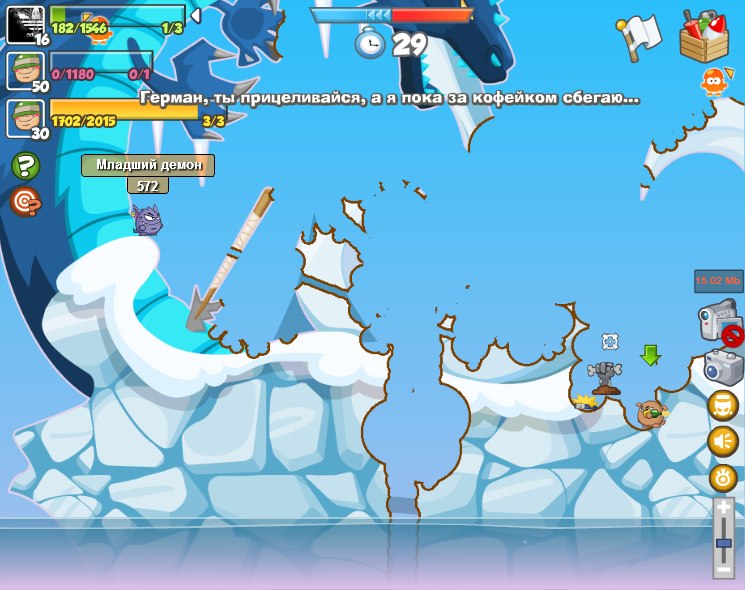Viewport: 745px width, 590px height.
Task: Toggle sound with the speaker button
Action: pyautogui.click(x=723, y=441)
